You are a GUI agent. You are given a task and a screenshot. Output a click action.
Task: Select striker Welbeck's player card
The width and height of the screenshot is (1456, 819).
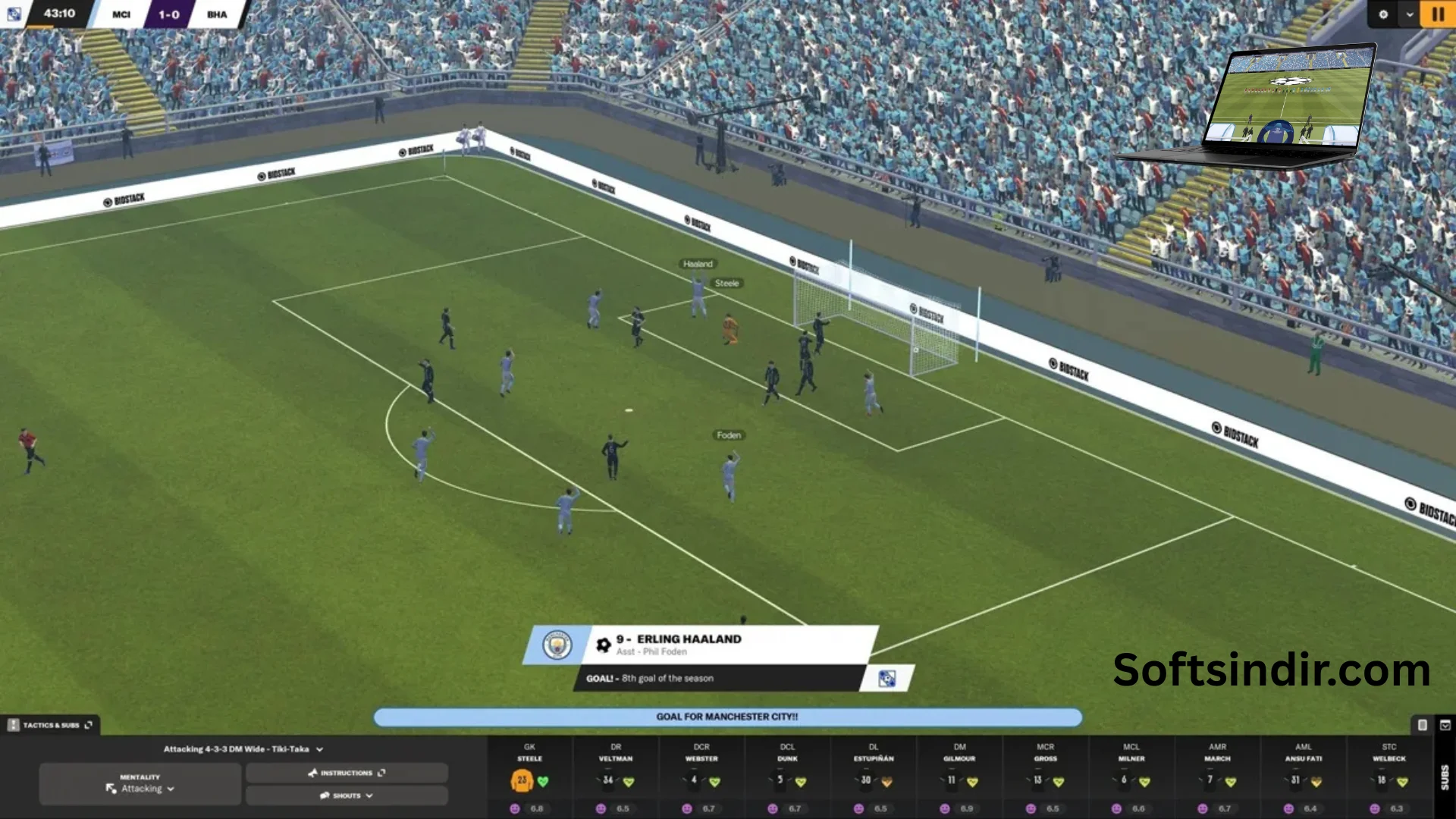(x=1389, y=777)
